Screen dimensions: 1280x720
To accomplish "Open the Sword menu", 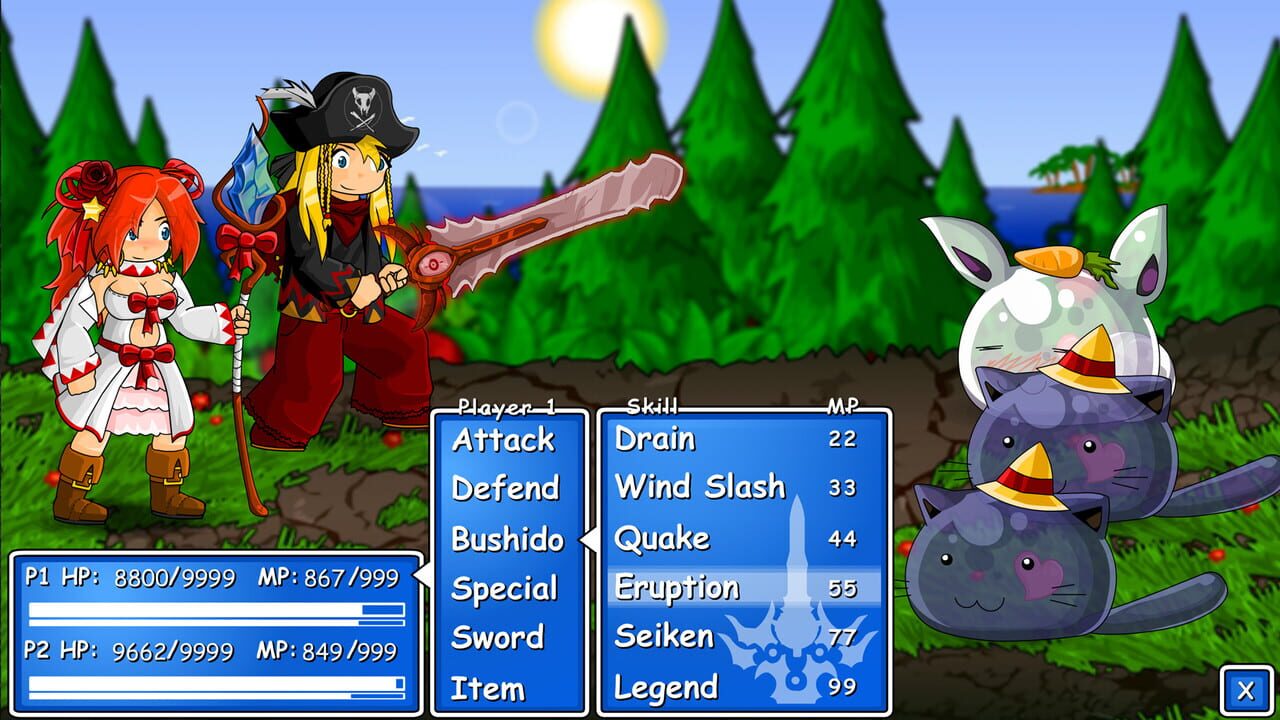I will pyautogui.click(x=500, y=637).
